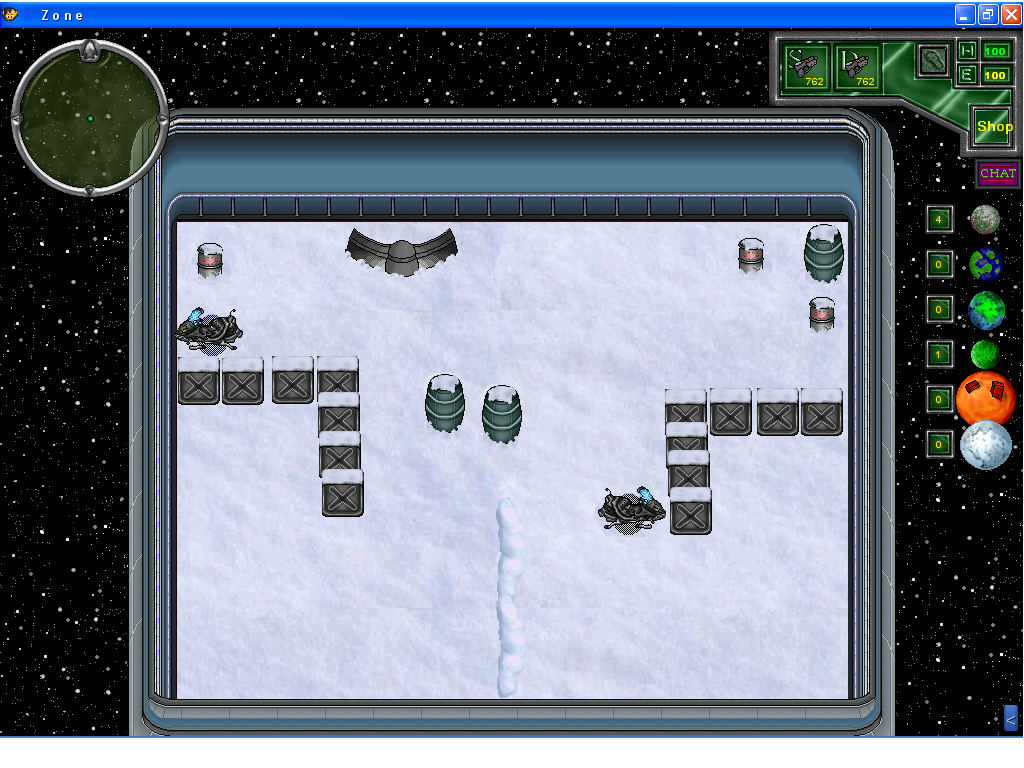Click the circular radar minimap

point(89,118)
